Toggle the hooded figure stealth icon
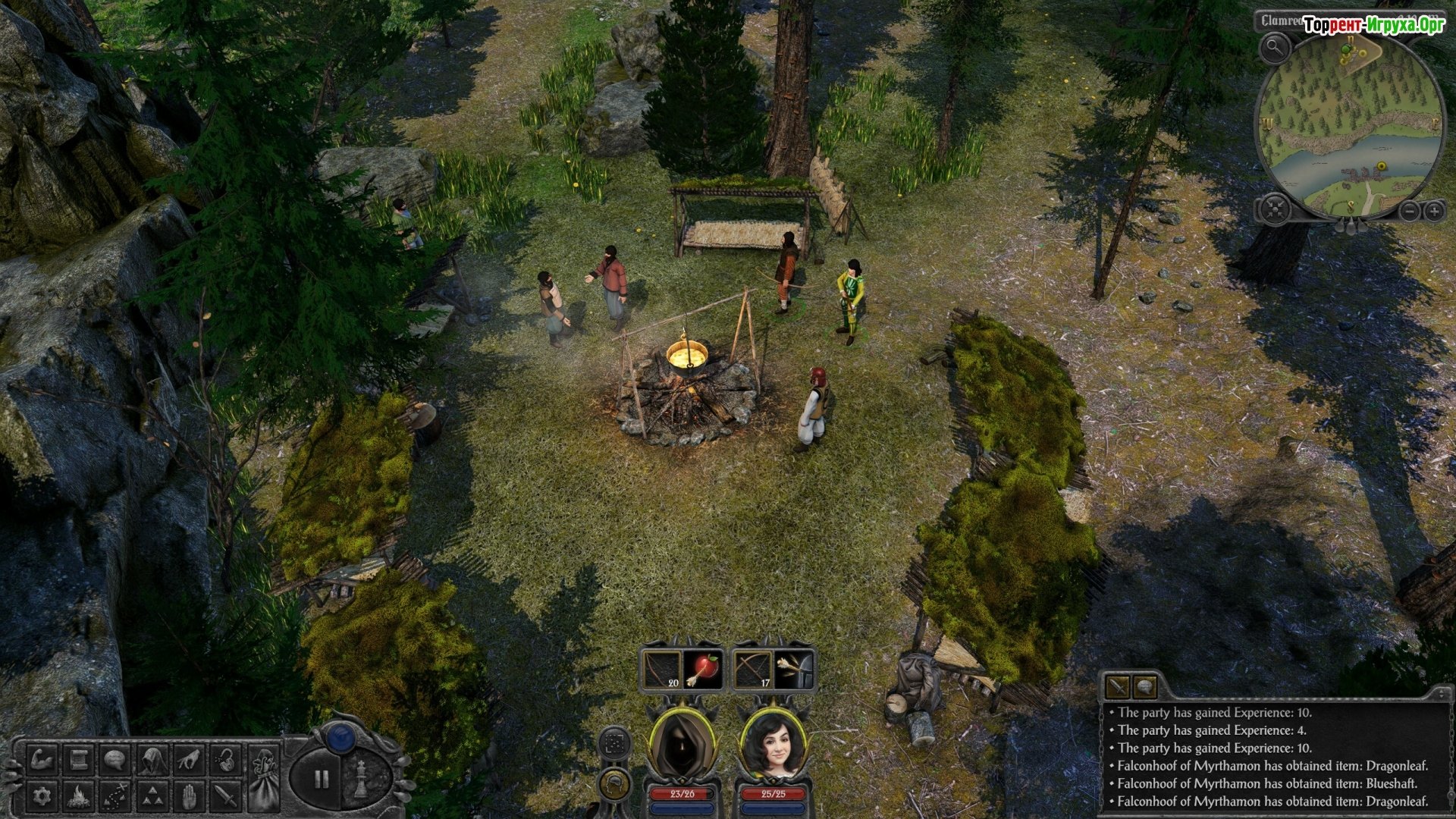Screen dimensions: 1456x819 [x=152, y=759]
